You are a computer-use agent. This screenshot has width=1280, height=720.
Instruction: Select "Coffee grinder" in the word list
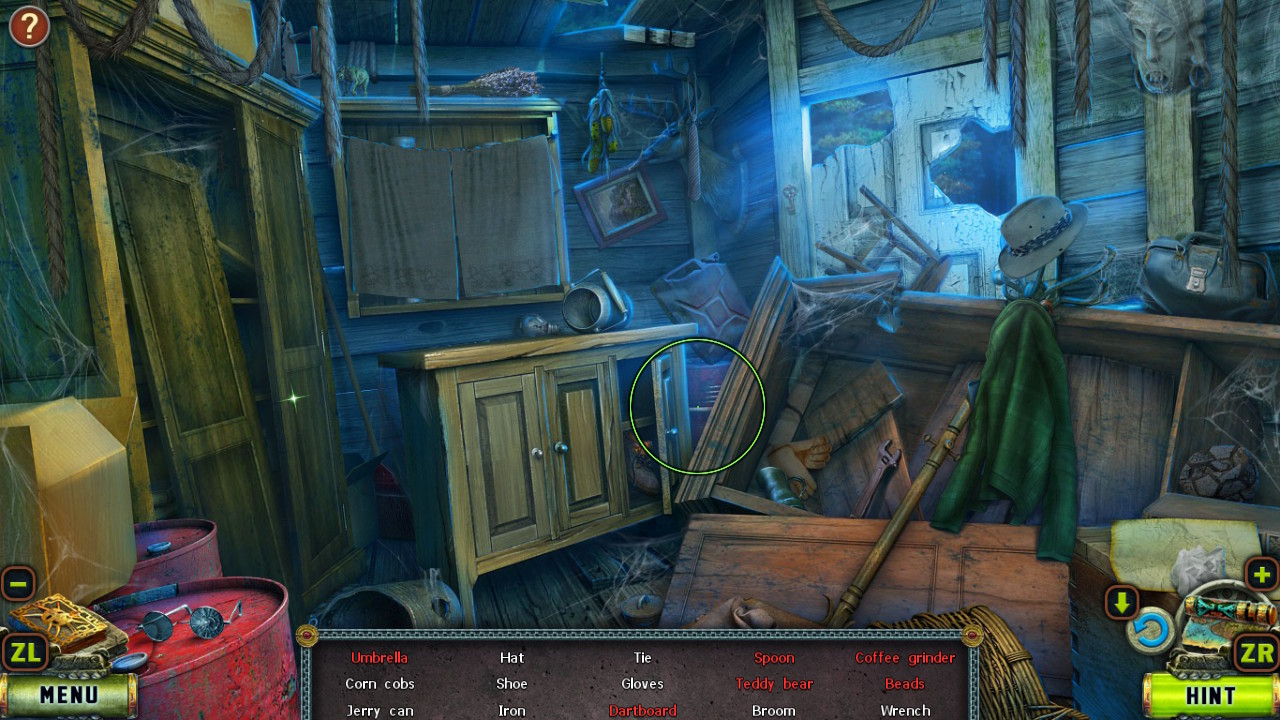(904, 657)
